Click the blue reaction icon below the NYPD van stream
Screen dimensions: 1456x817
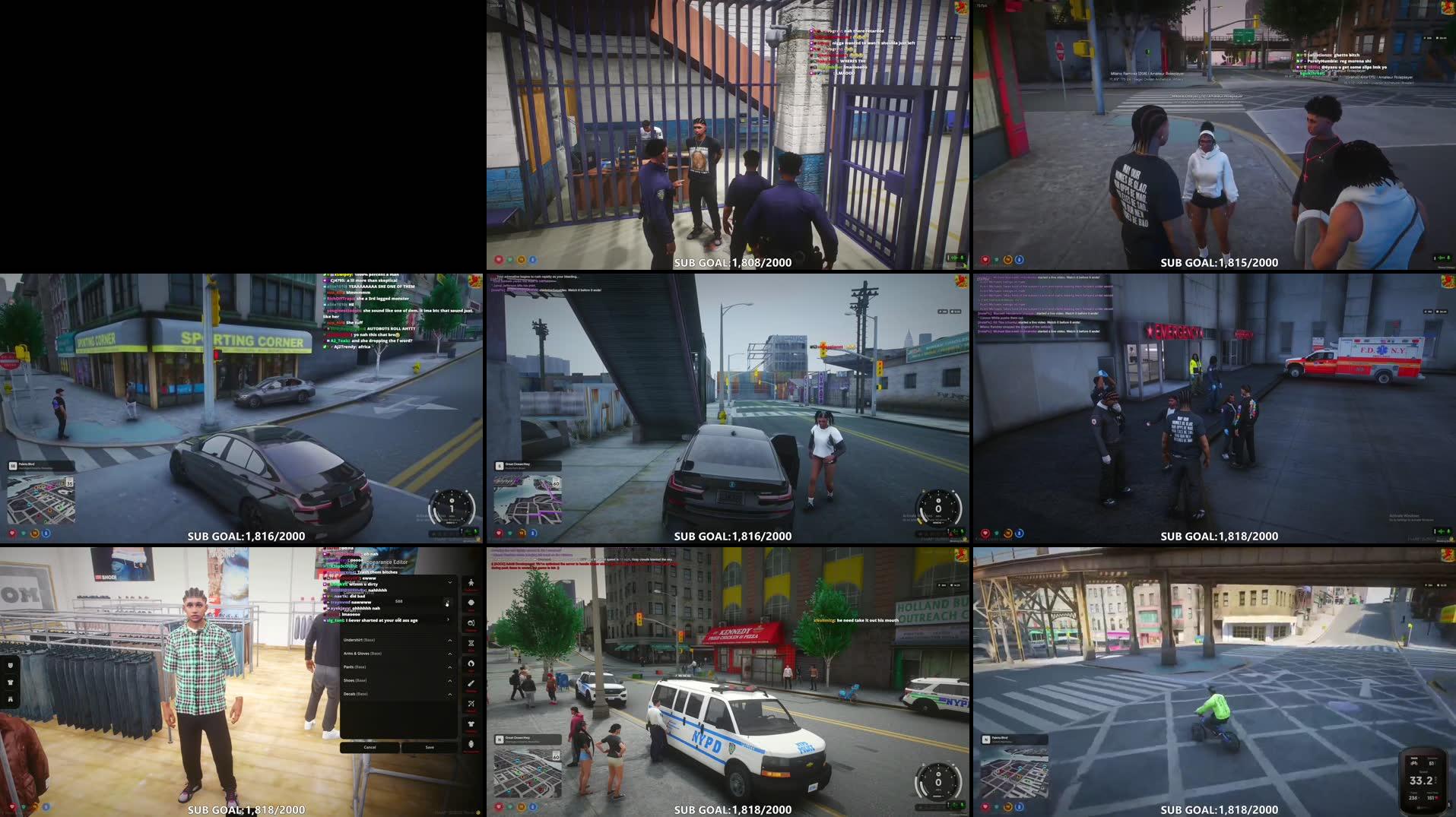point(533,807)
